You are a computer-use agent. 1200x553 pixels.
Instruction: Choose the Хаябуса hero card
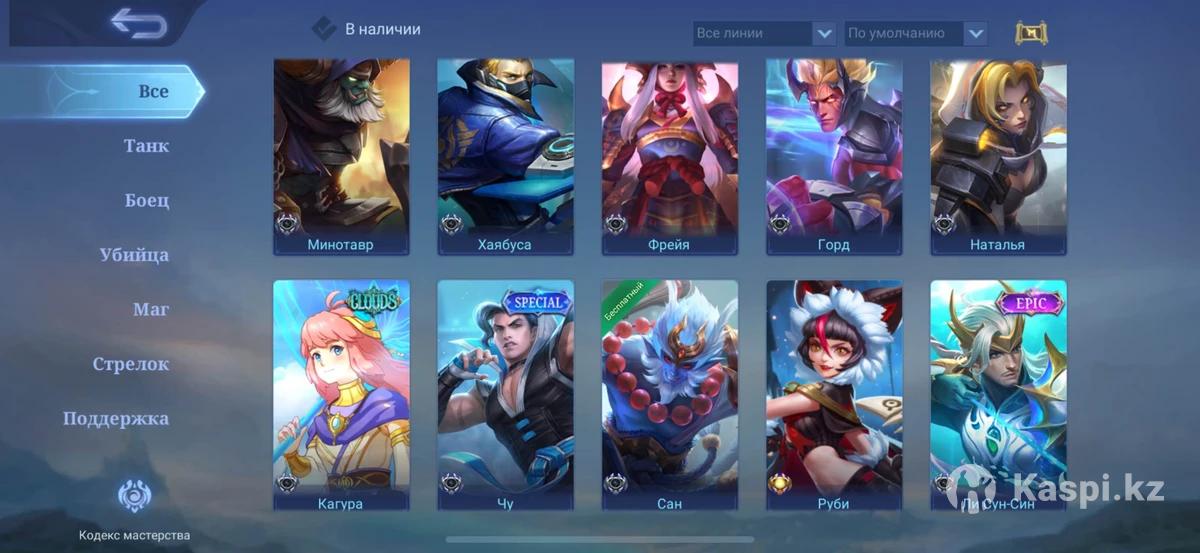click(505, 156)
